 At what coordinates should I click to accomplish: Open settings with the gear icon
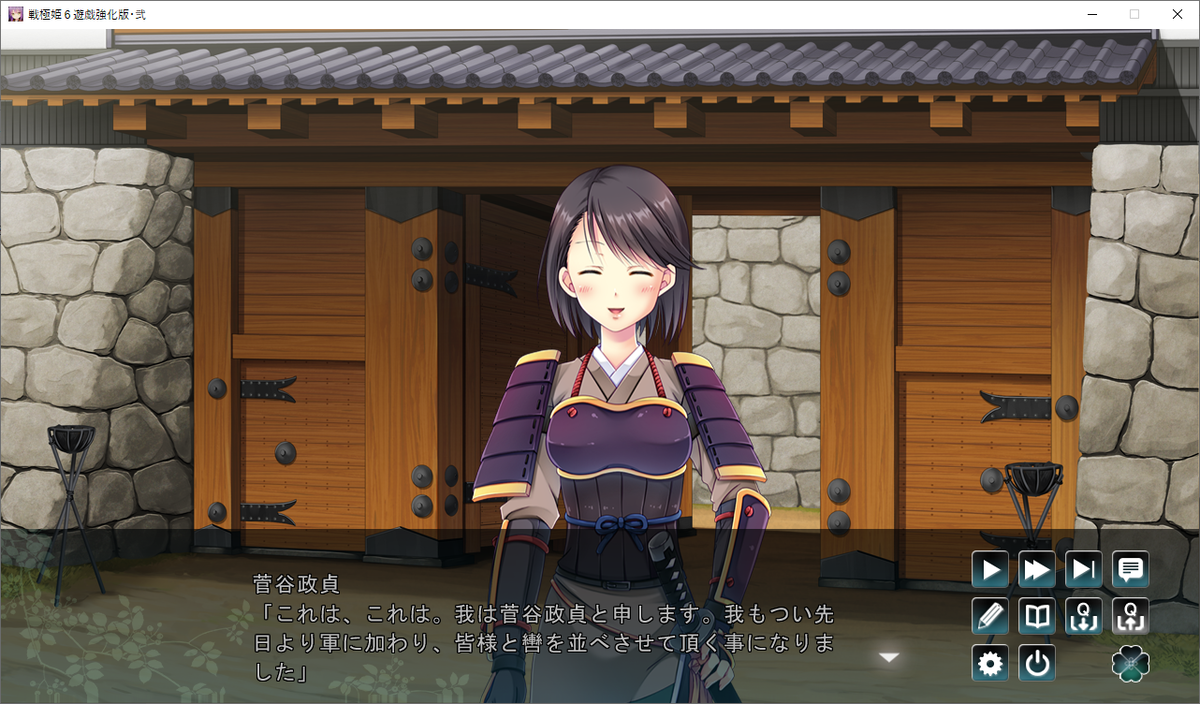[x=990, y=663]
